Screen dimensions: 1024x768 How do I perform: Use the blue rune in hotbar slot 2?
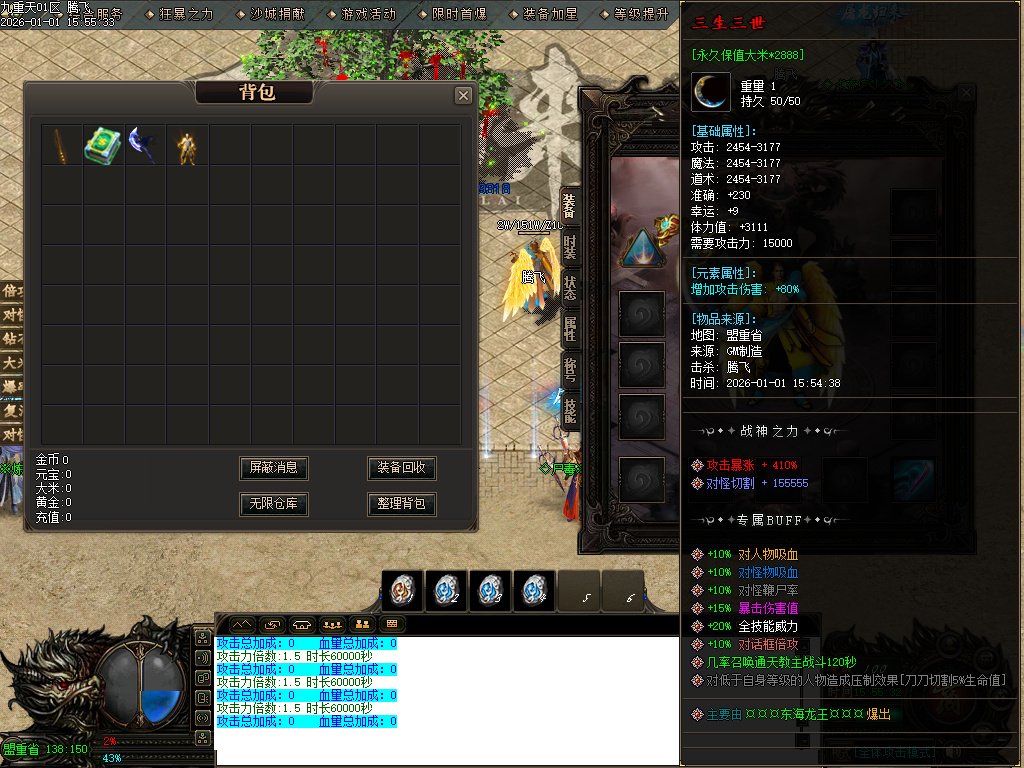[x=446, y=590]
